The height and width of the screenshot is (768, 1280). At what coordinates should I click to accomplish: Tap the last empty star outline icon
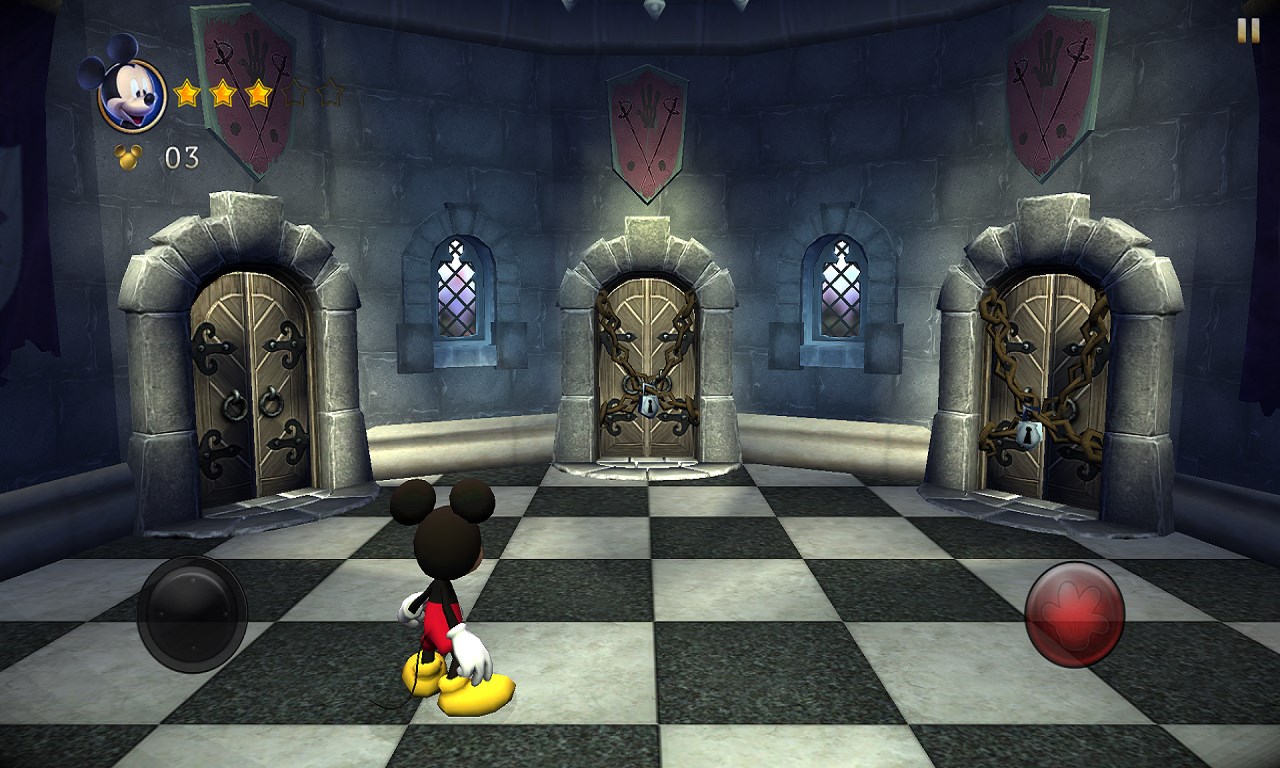[x=330, y=93]
